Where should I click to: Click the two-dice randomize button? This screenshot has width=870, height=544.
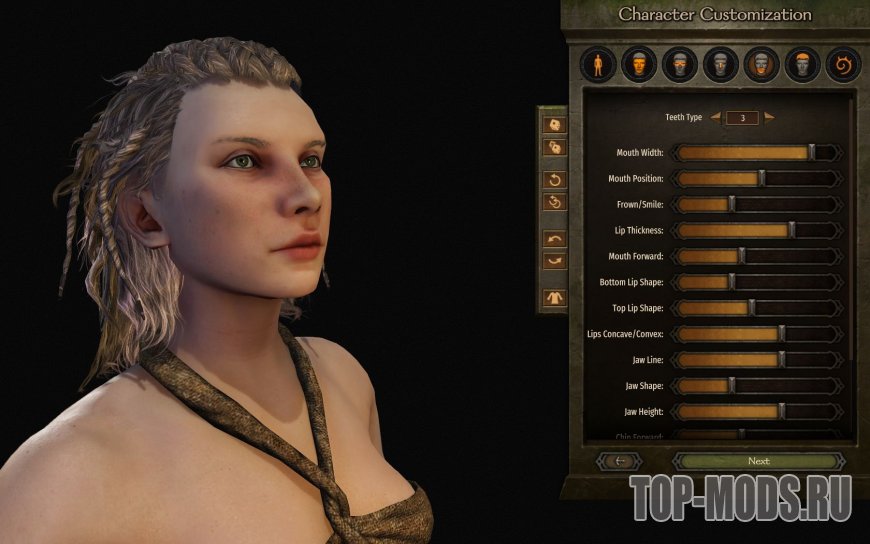(x=553, y=148)
